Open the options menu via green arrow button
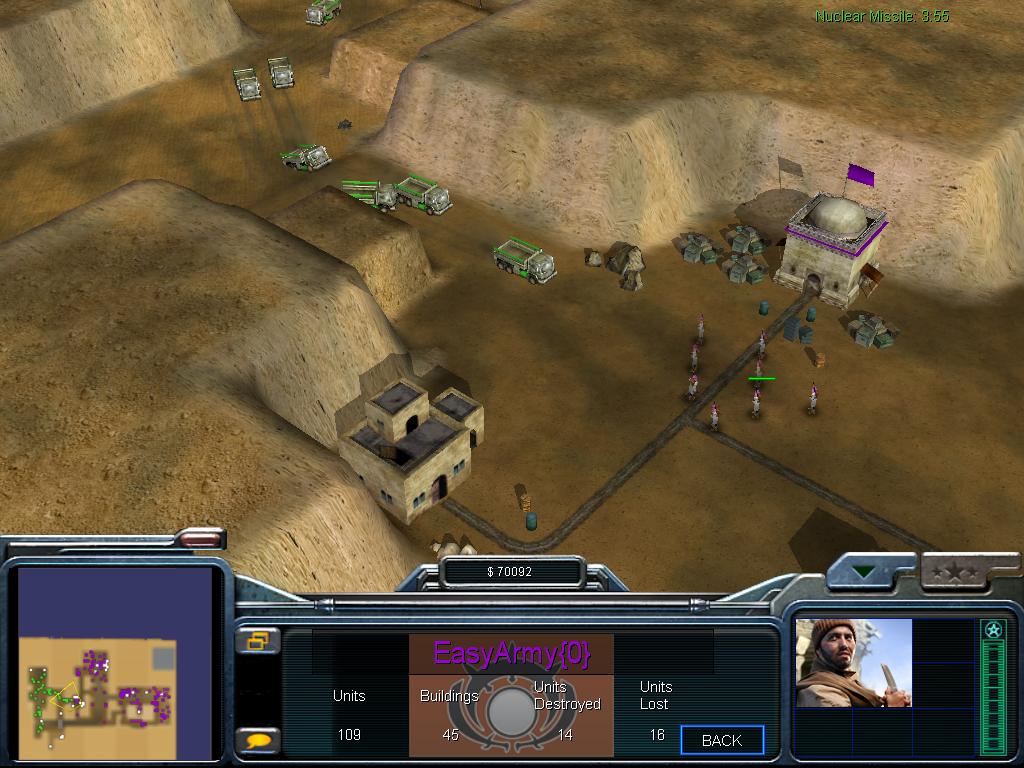The width and height of the screenshot is (1024, 768). click(x=863, y=573)
